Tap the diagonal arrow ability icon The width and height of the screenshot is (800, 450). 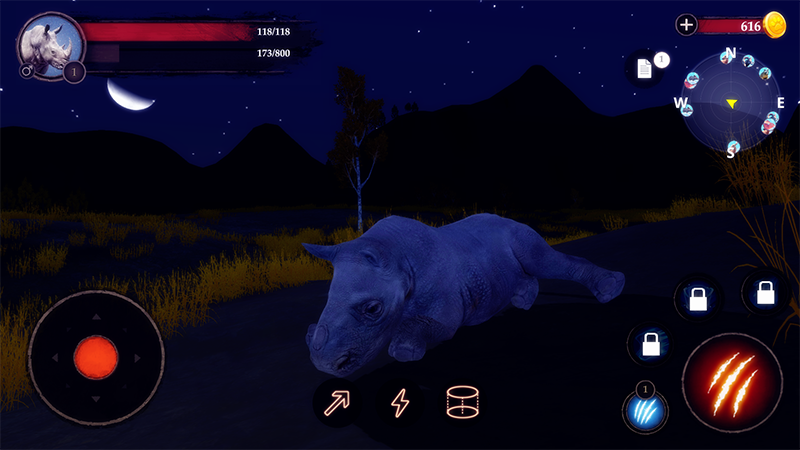[335, 403]
